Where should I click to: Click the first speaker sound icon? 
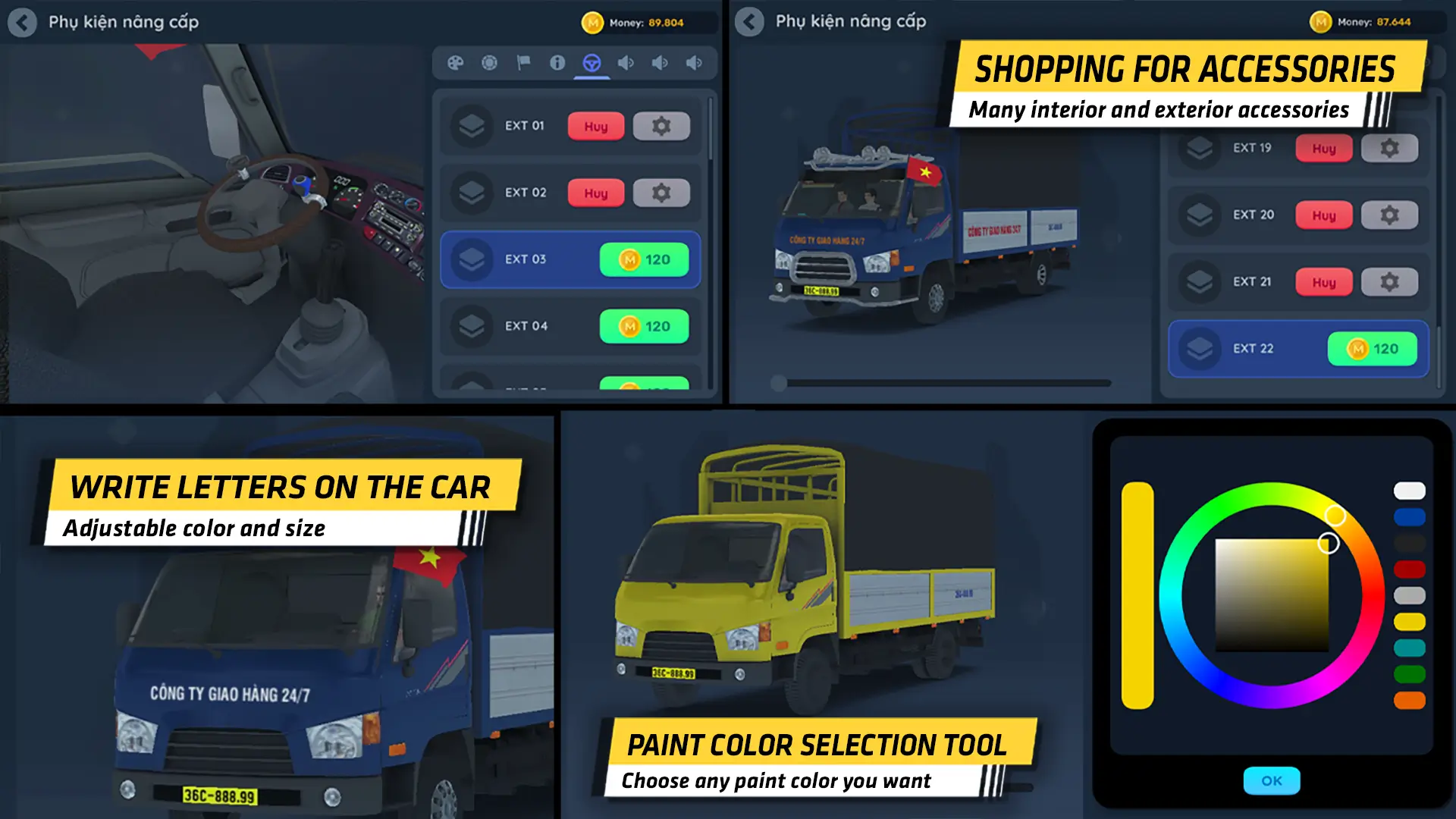(x=626, y=64)
